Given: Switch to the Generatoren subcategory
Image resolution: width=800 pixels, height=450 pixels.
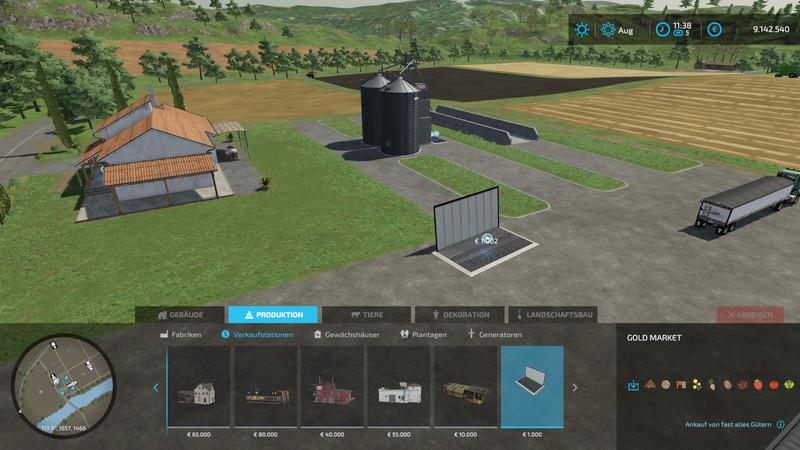Looking at the screenshot, I should point(496,334).
